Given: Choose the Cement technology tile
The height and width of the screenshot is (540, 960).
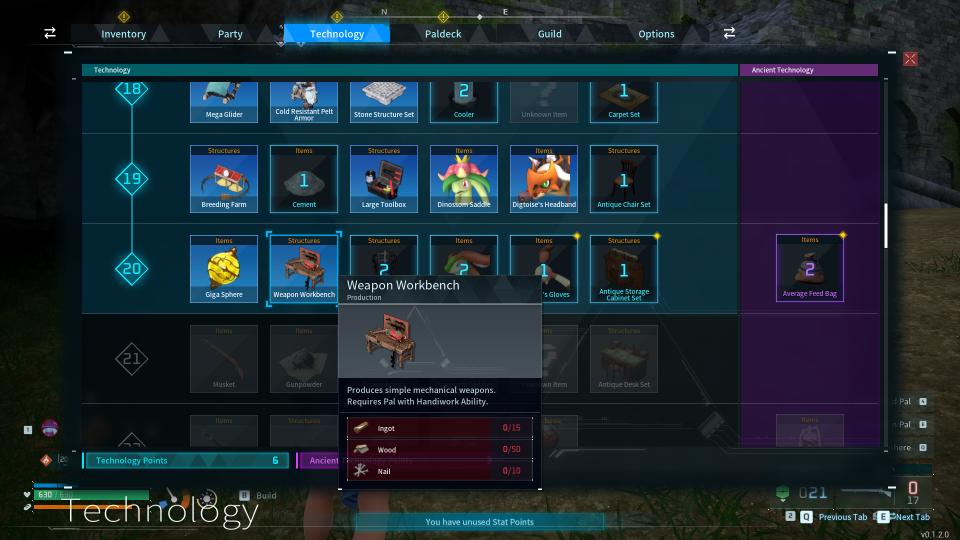Looking at the screenshot, I should 304,180.
